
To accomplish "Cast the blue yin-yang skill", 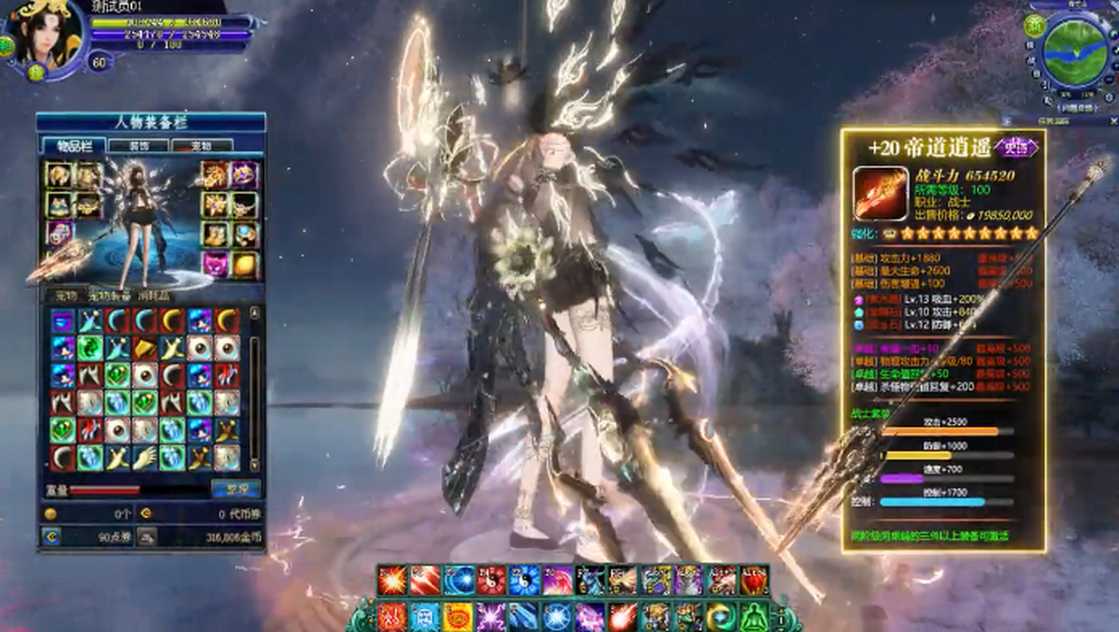I will tap(524, 581).
